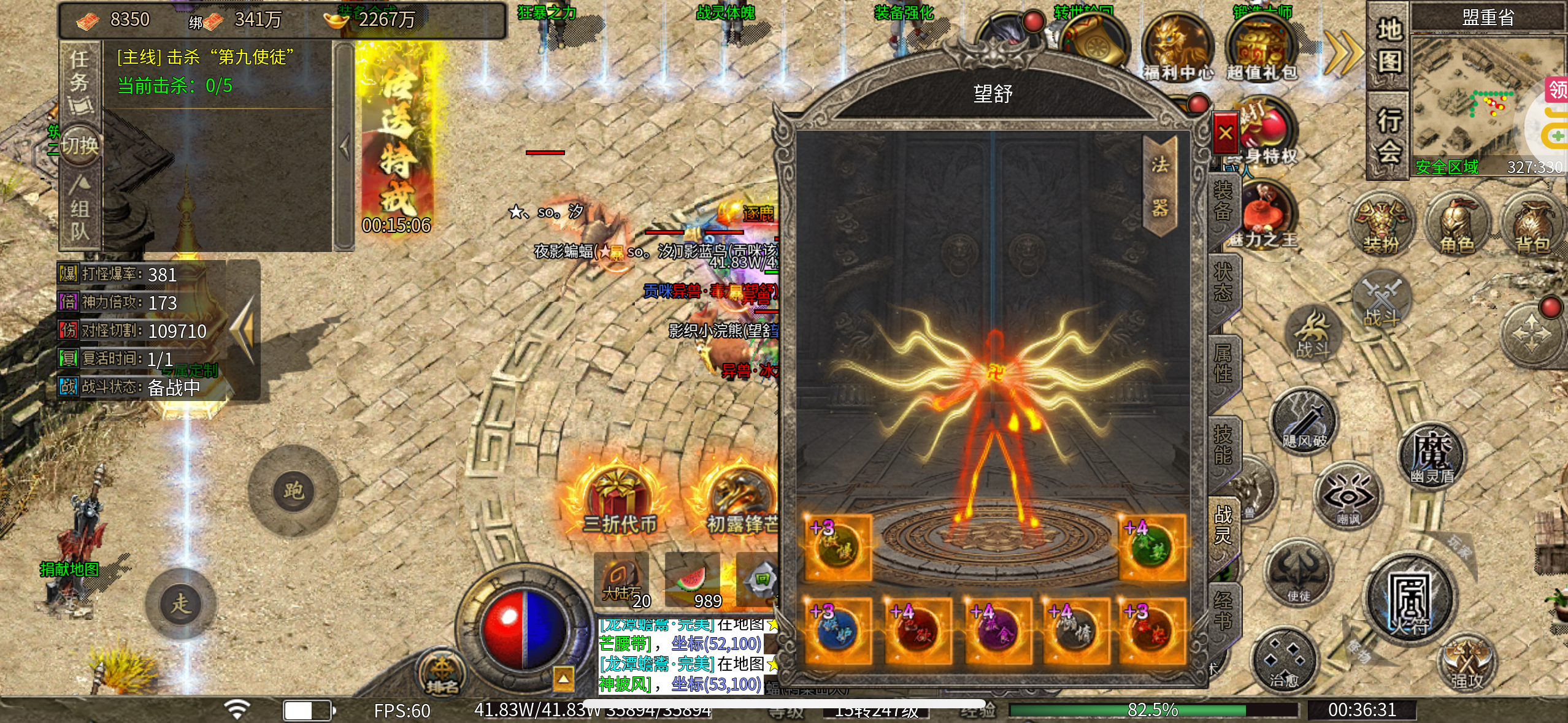This screenshot has width=1568, height=723.
Task: Show the 属性 tab
Action: point(1223,363)
